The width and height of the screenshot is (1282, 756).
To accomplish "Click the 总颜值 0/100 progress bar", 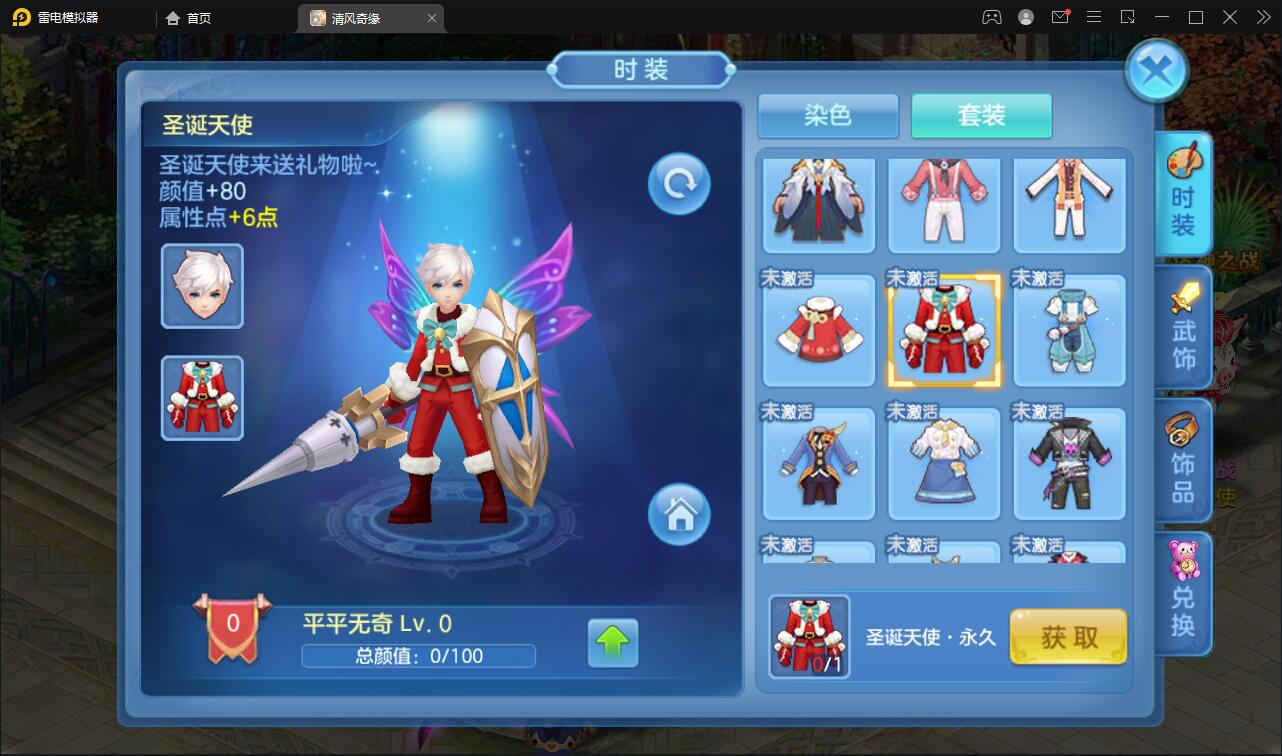I will [x=418, y=656].
